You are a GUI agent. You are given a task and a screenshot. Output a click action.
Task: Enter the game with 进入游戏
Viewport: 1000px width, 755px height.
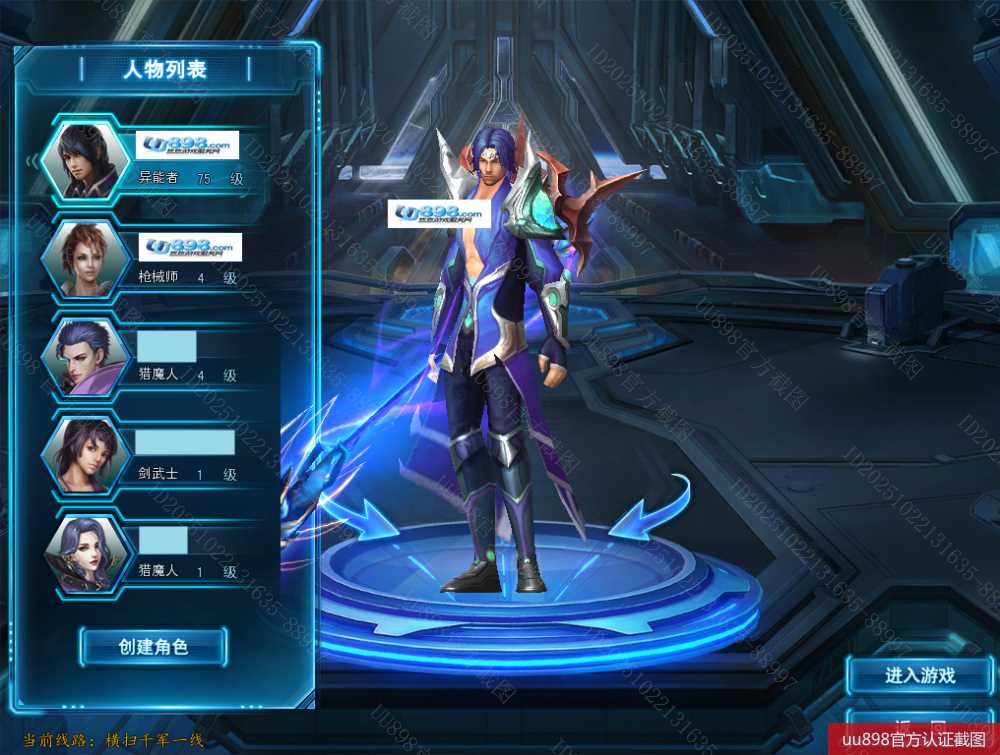point(920,676)
